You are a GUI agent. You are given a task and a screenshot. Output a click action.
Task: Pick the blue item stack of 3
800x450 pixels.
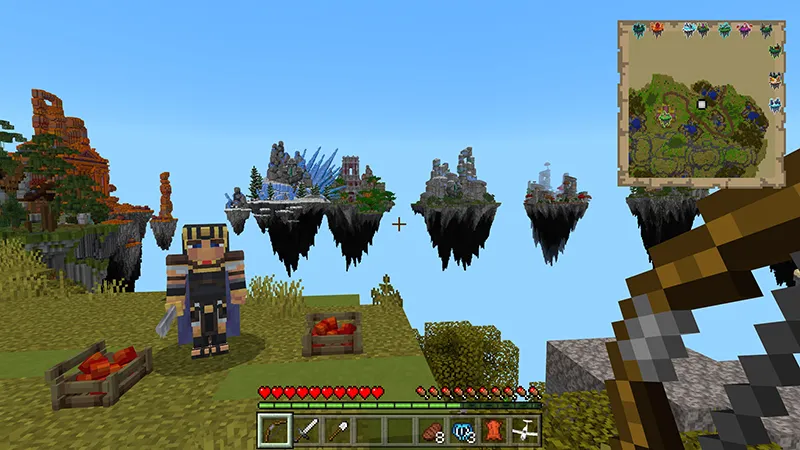coord(463,431)
